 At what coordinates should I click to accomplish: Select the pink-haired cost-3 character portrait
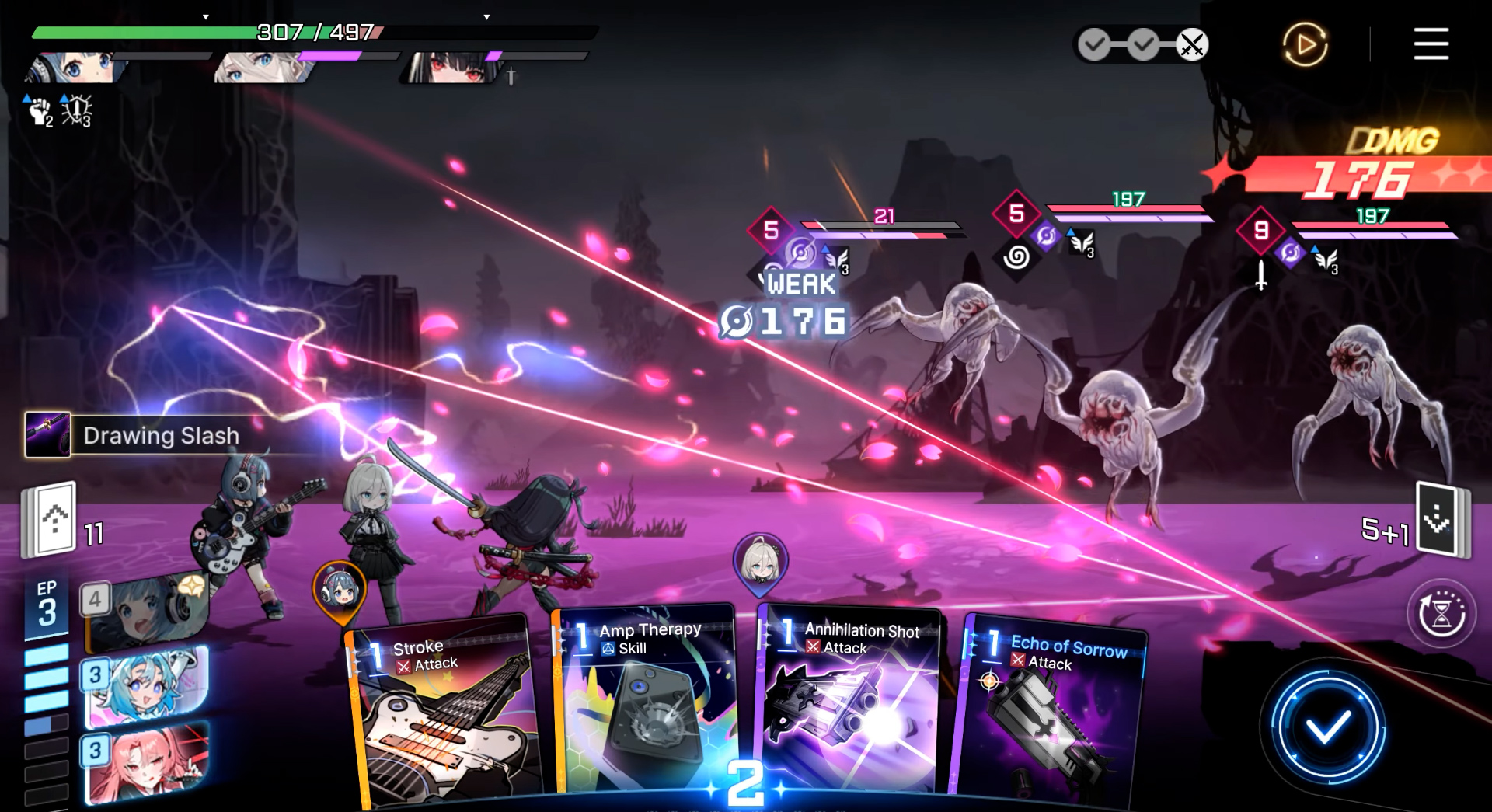pyautogui.click(x=148, y=763)
